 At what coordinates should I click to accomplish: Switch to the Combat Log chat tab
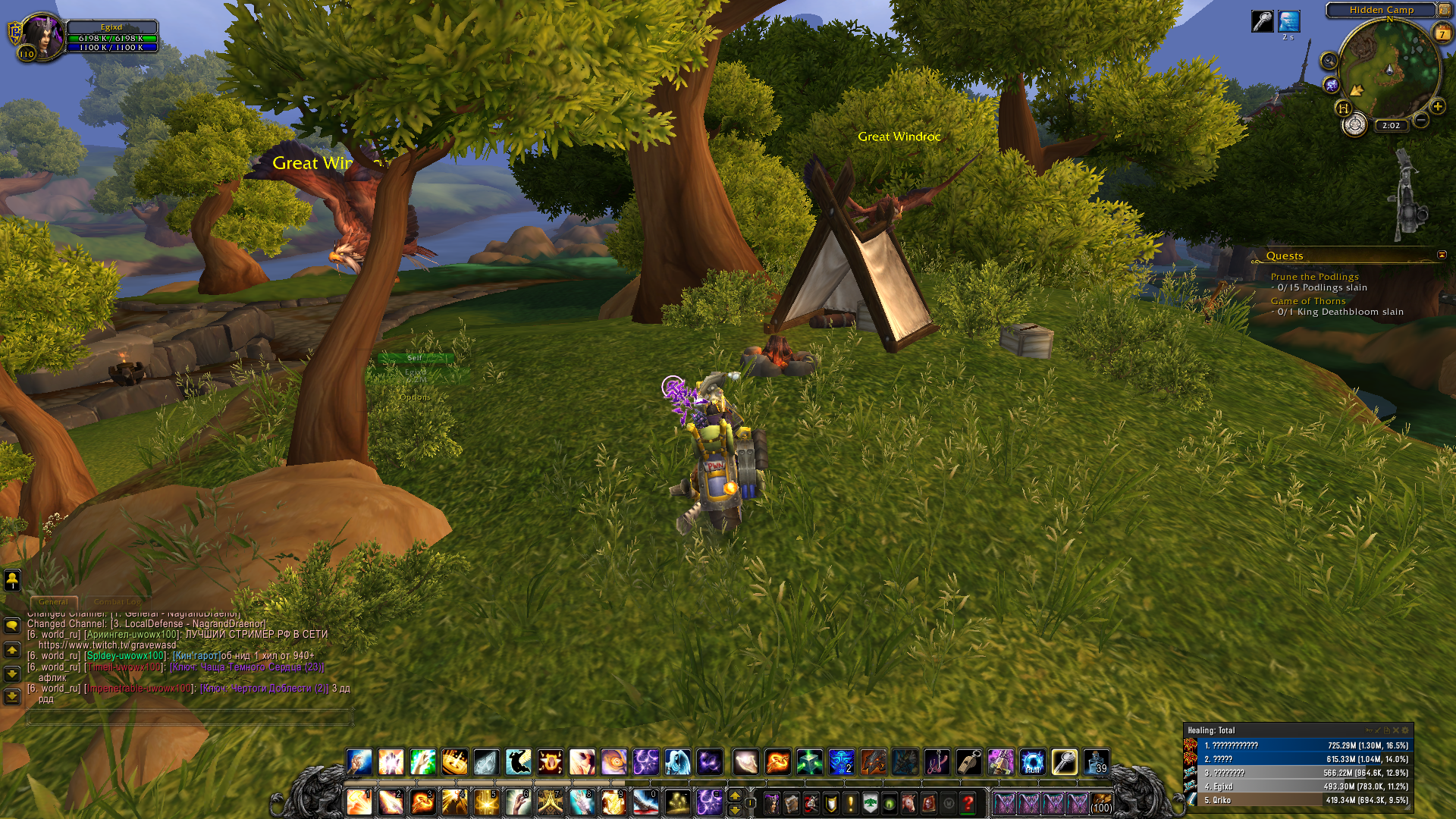click(x=118, y=602)
